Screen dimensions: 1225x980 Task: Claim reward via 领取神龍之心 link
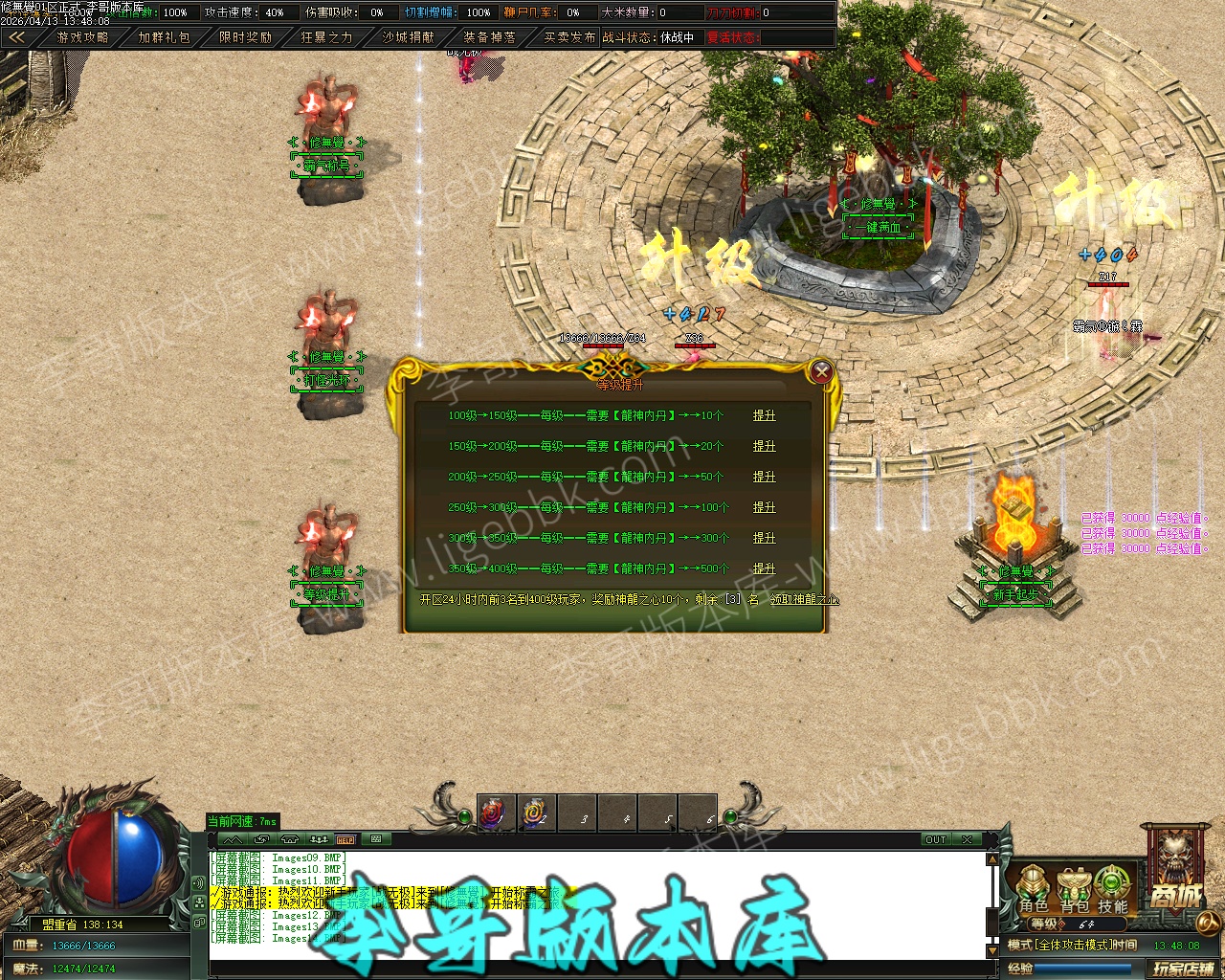[x=804, y=600]
